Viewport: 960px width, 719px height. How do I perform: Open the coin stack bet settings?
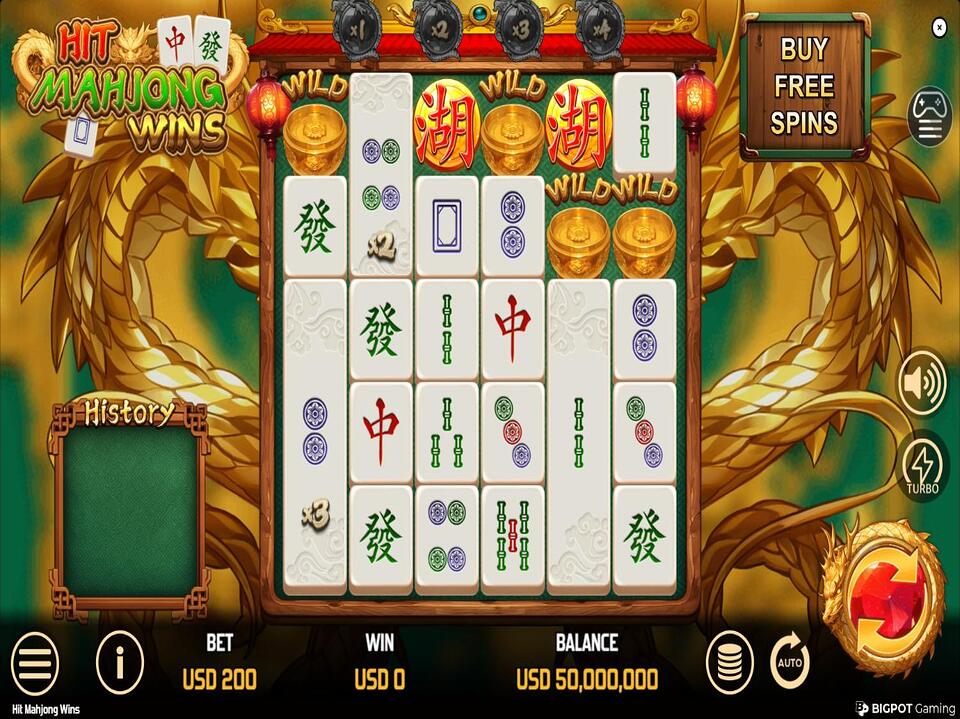click(x=730, y=661)
